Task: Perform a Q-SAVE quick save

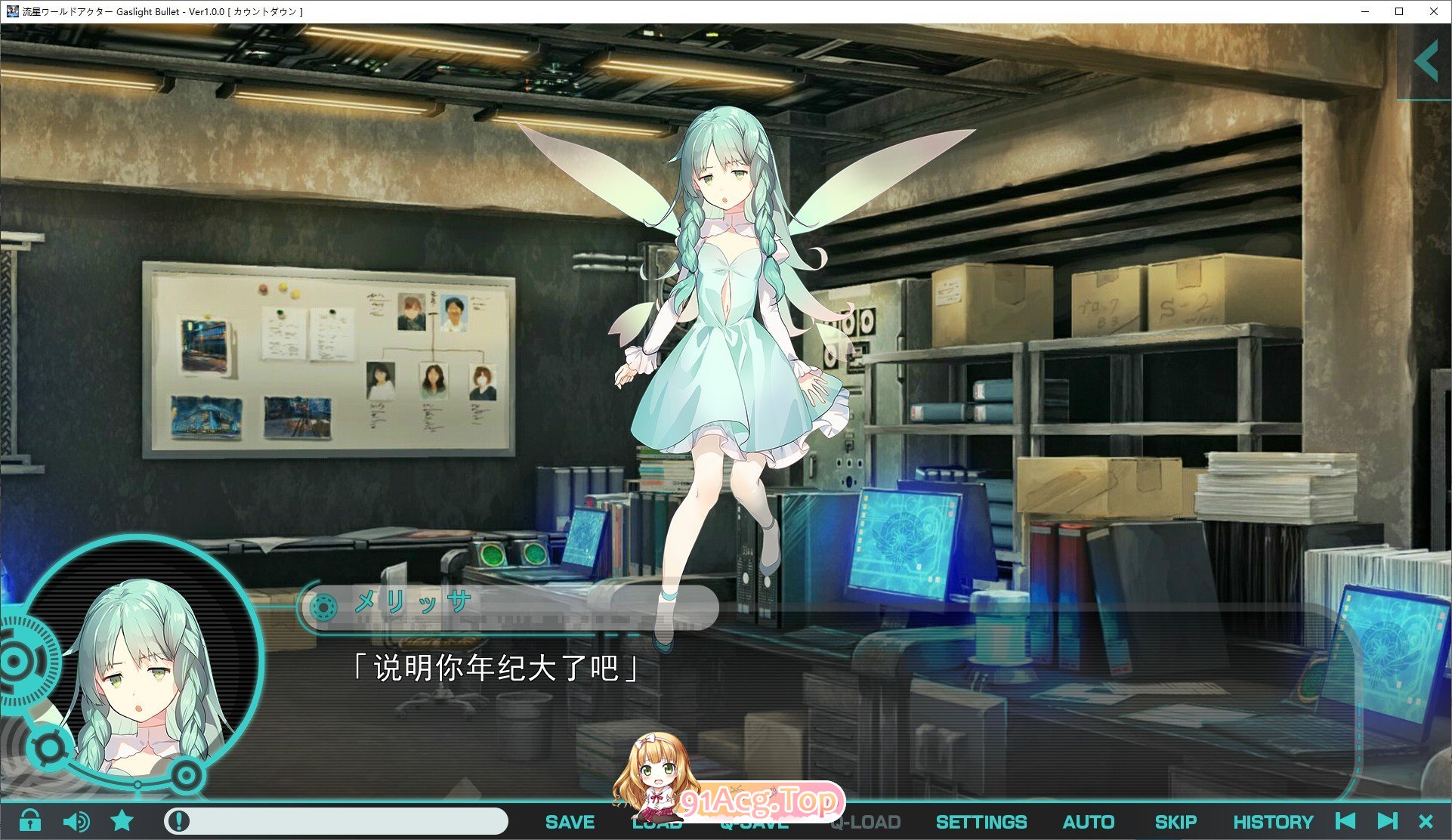Action: [x=755, y=822]
